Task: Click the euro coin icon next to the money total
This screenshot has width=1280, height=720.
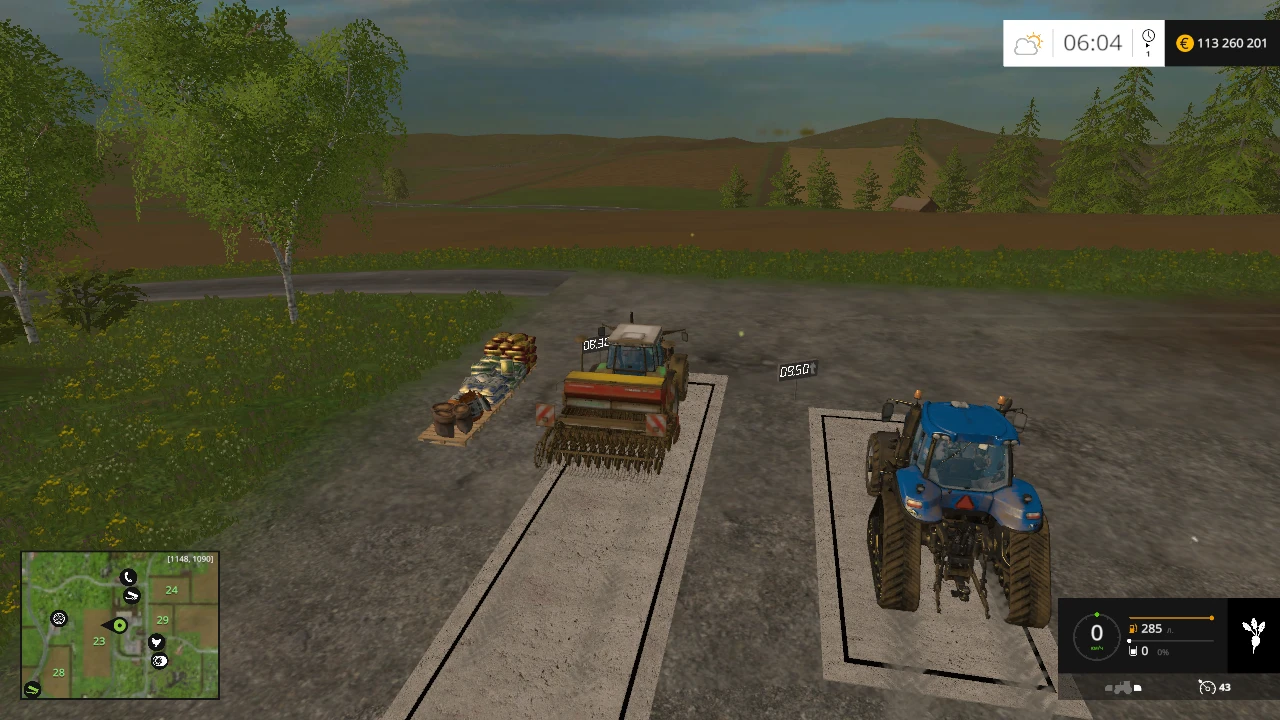Action: [x=1184, y=43]
